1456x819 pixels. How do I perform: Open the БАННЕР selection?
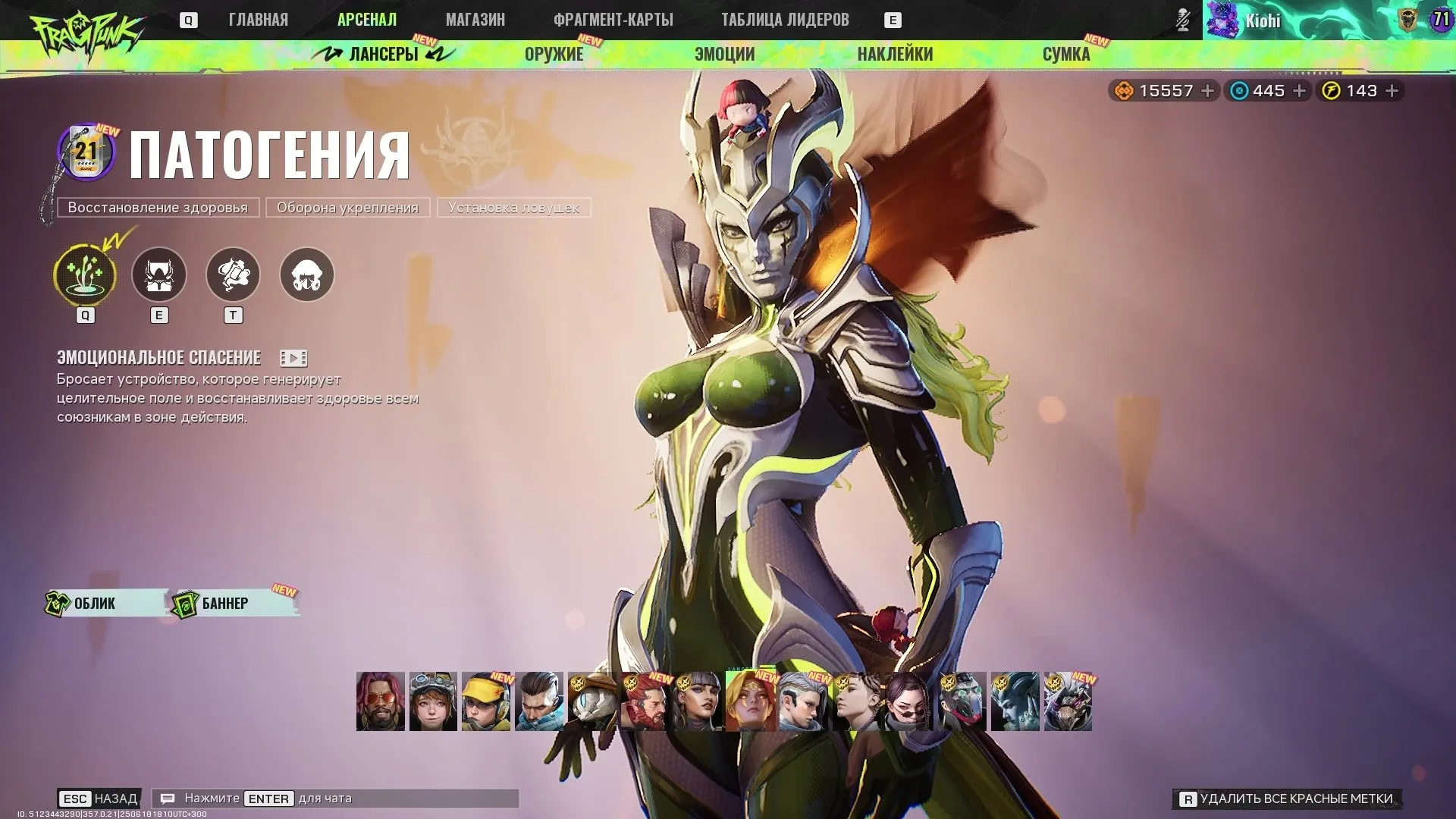(224, 603)
